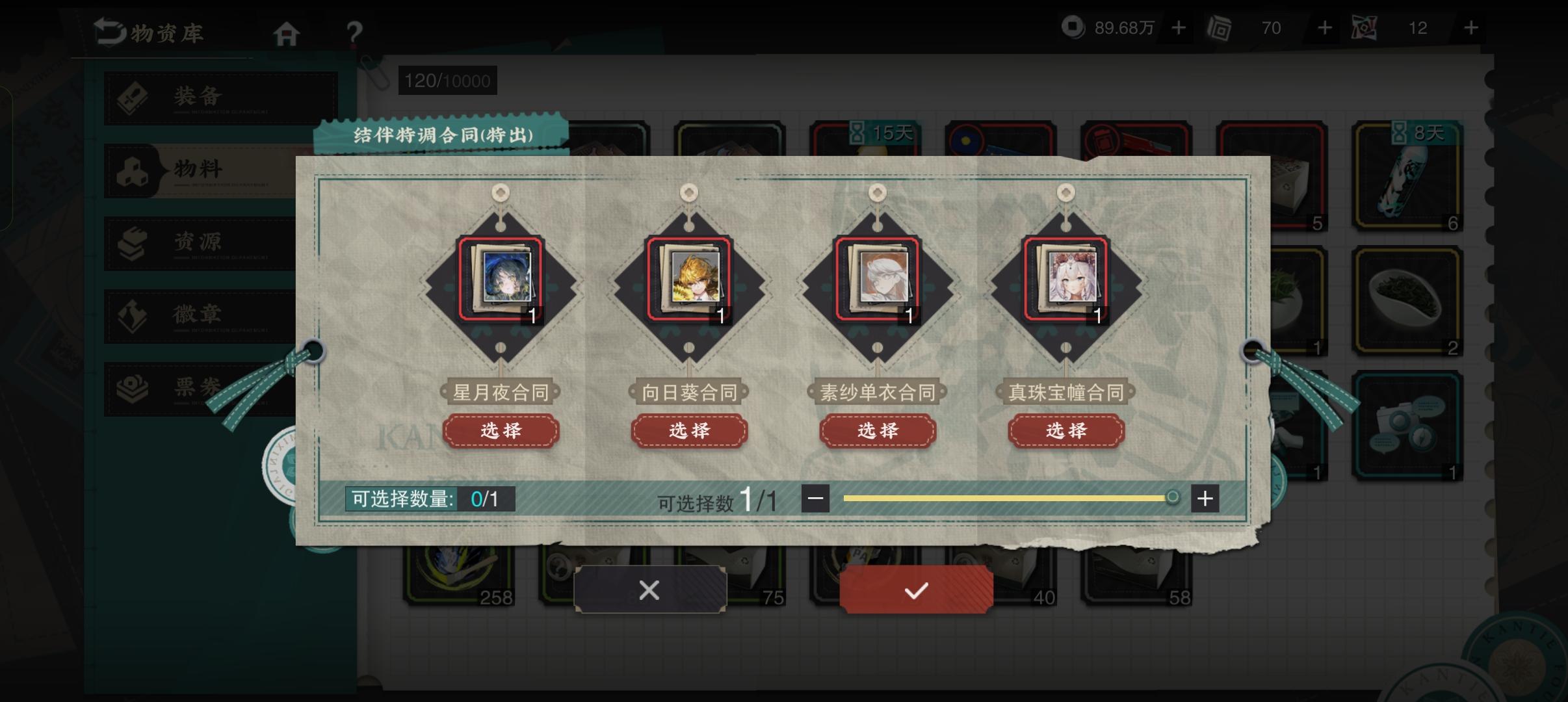Image resolution: width=1568 pixels, height=702 pixels.
Task: Click the back arrow in 物资库 header
Action: (x=109, y=31)
